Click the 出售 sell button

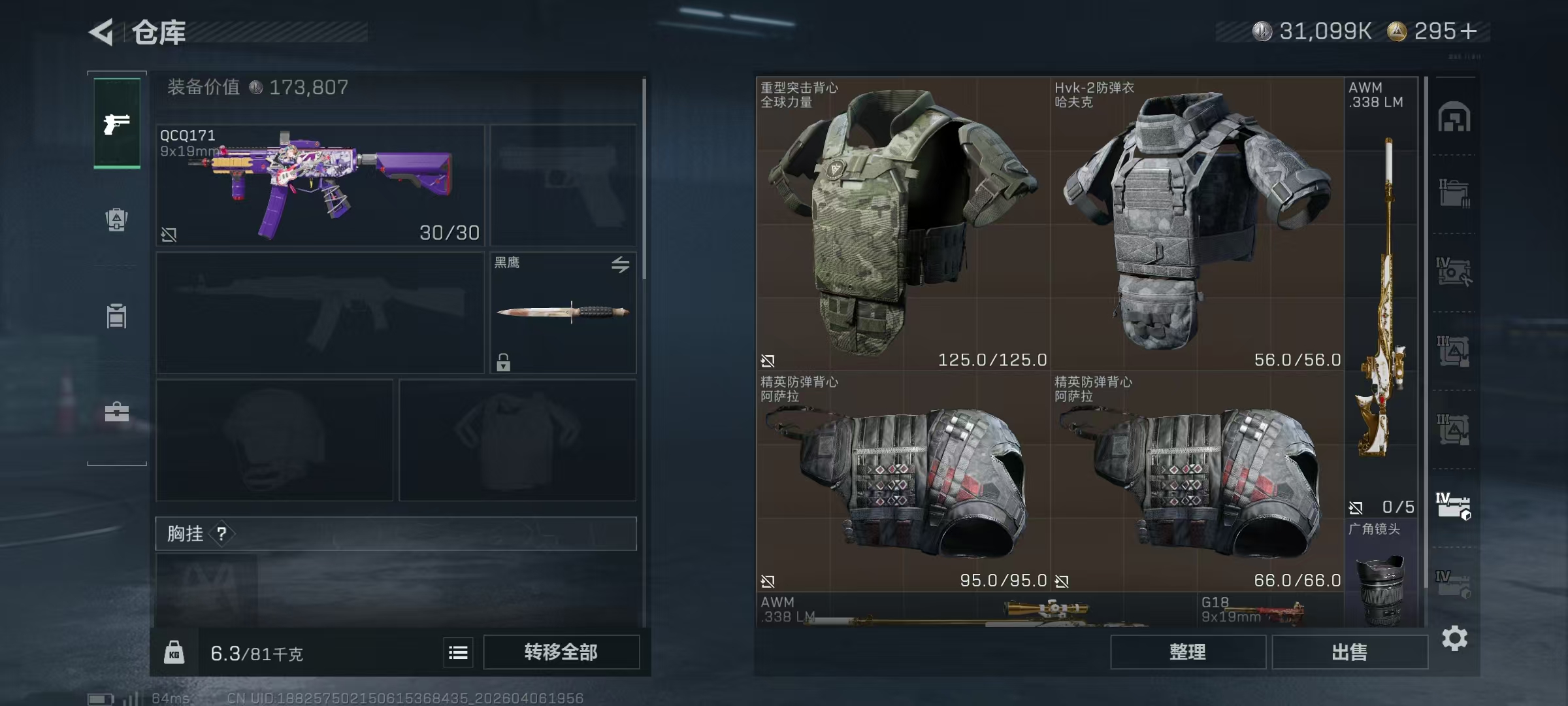pos(1349,652)
